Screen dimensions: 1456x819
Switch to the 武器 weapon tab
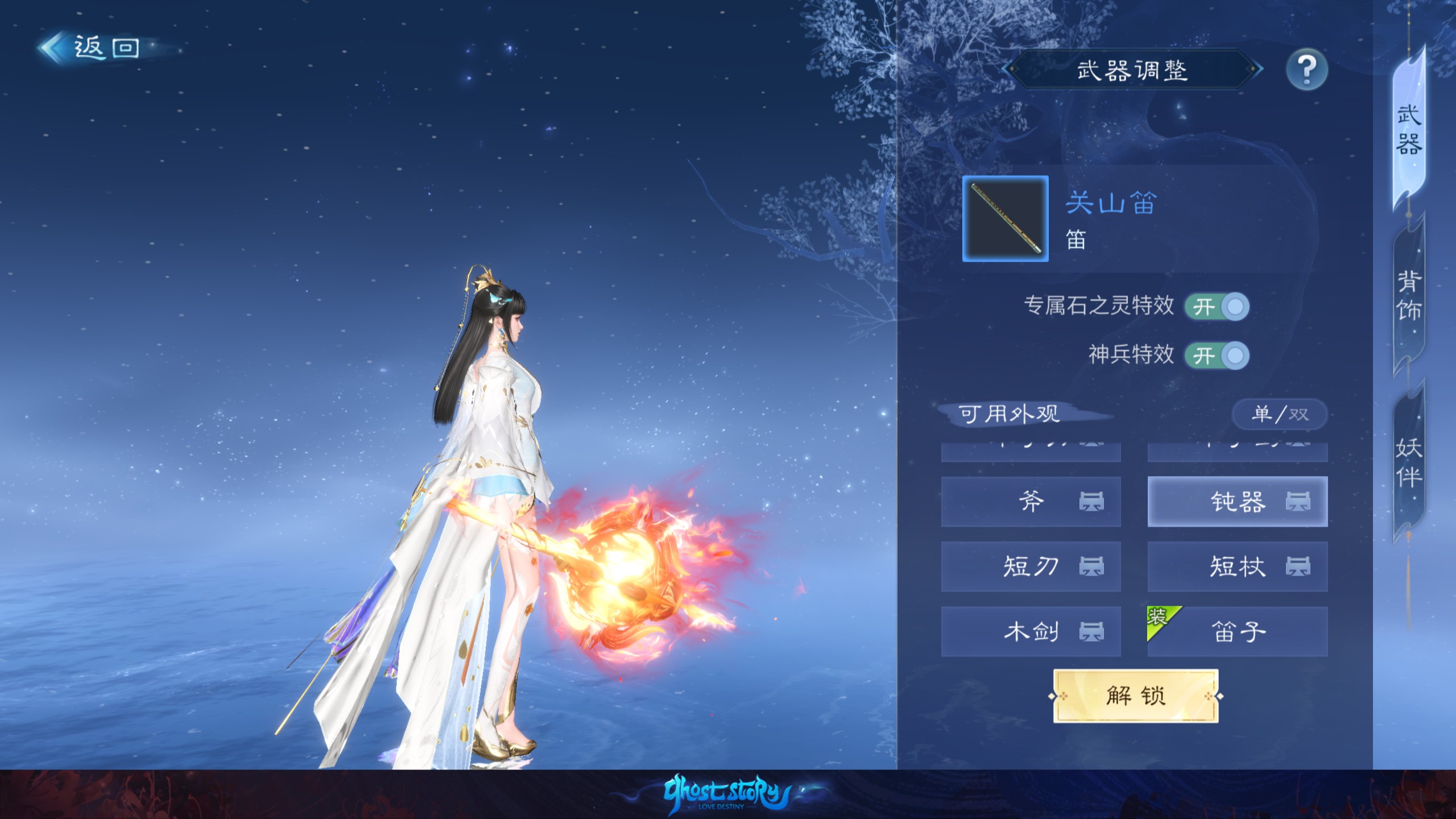(x=1409, y=130)
